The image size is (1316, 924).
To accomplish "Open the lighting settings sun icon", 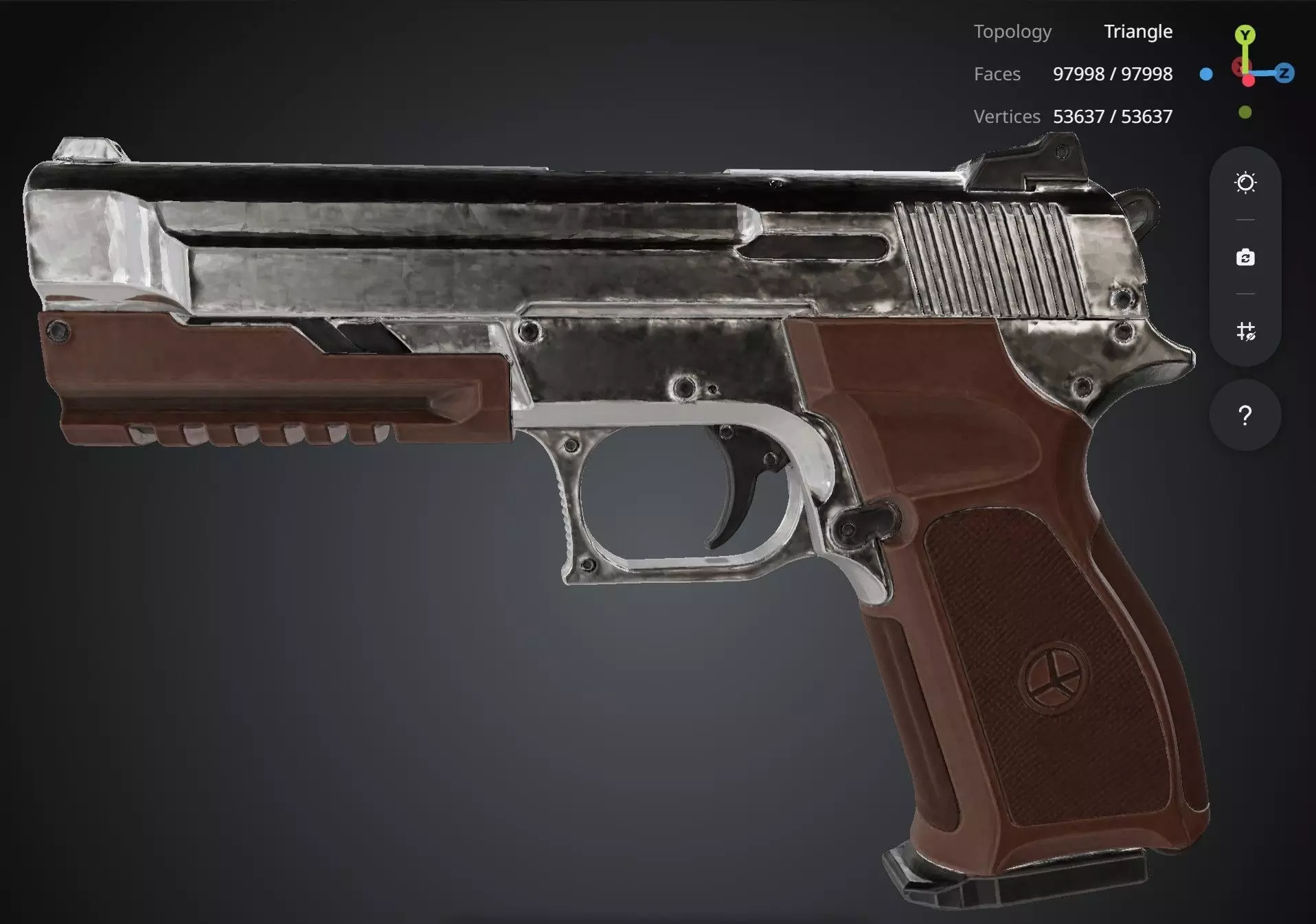I will click(1245, 183).
